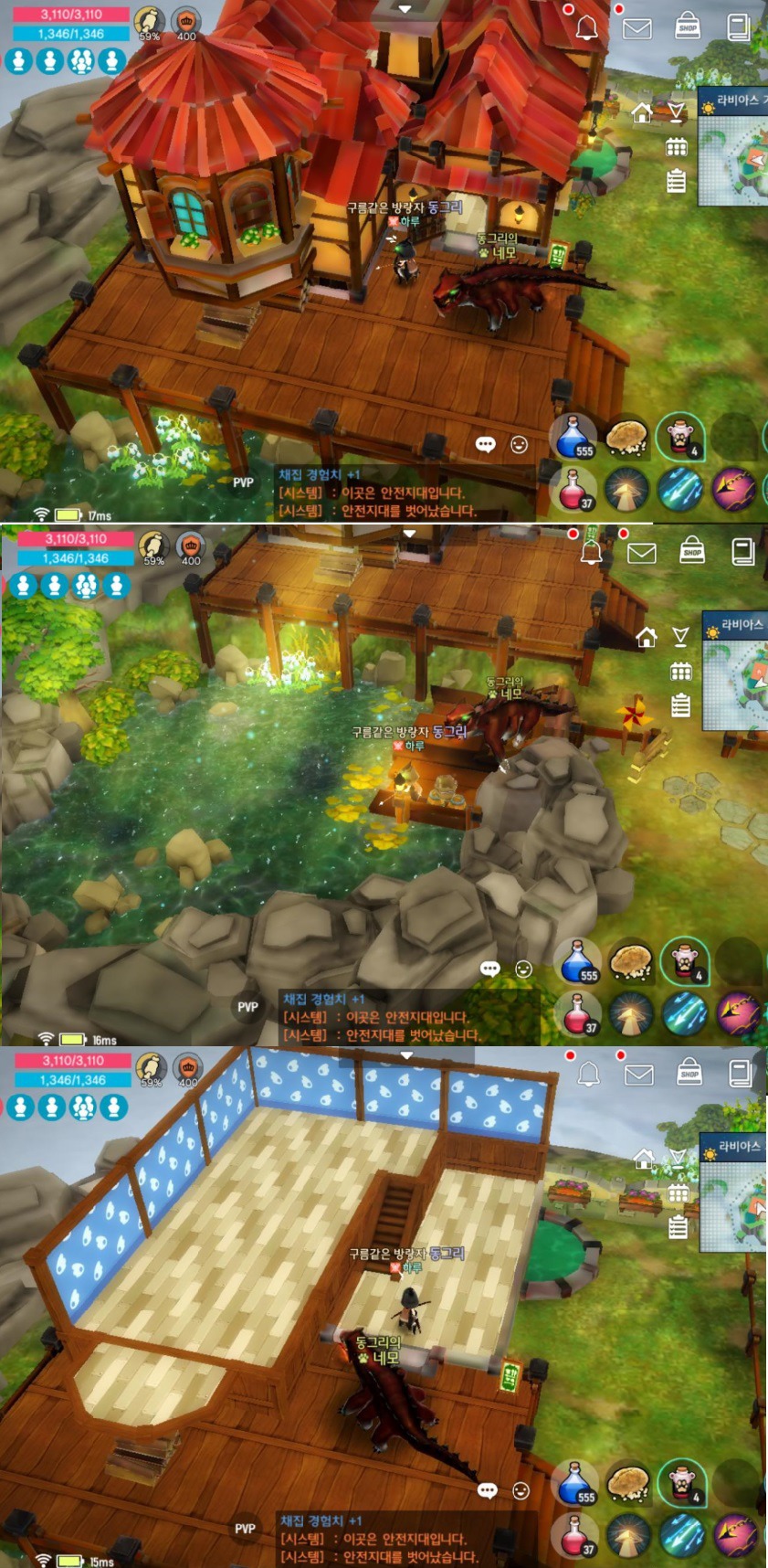Click the home icon in the pond view
768x1568 pixels.
(647, 637)
